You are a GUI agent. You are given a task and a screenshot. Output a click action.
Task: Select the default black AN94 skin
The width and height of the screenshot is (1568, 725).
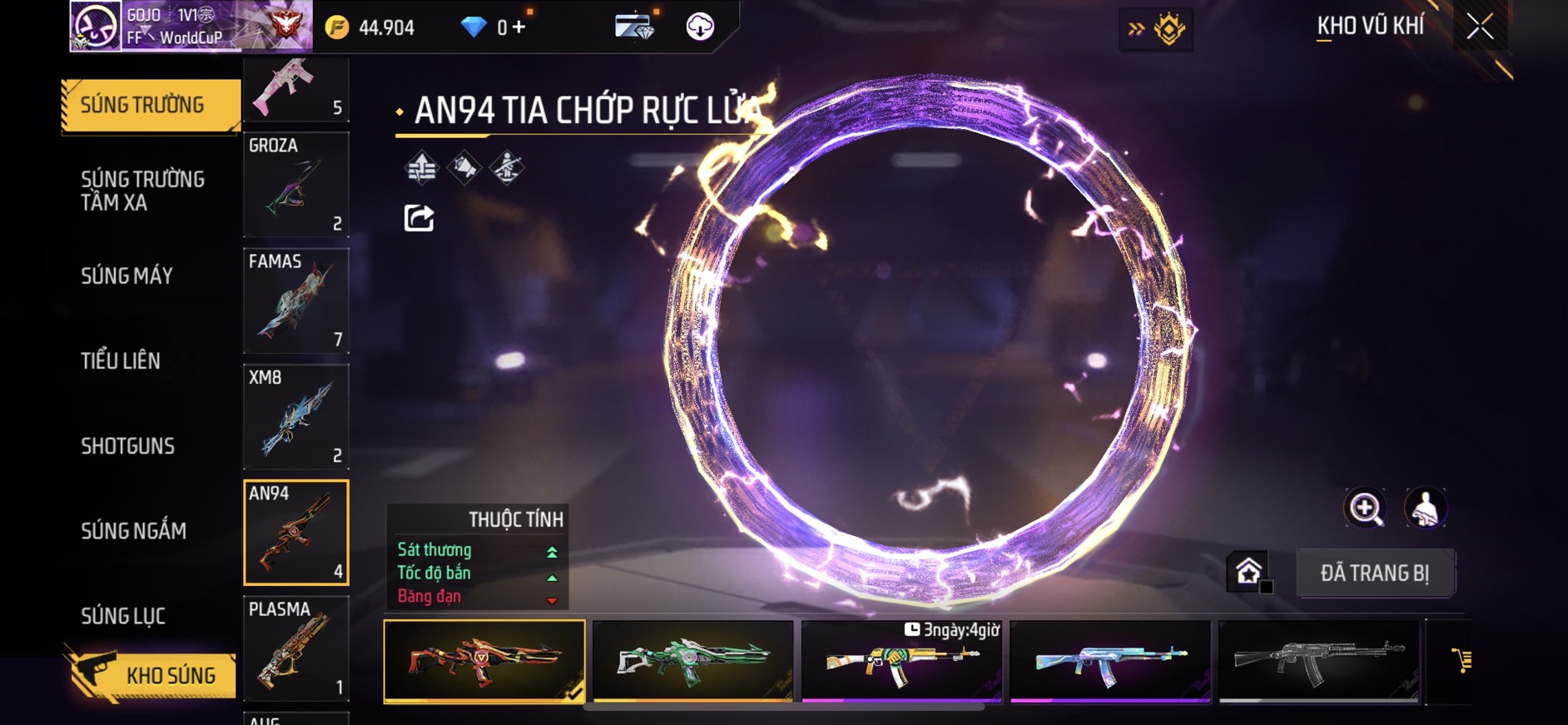pos(1319,661)
